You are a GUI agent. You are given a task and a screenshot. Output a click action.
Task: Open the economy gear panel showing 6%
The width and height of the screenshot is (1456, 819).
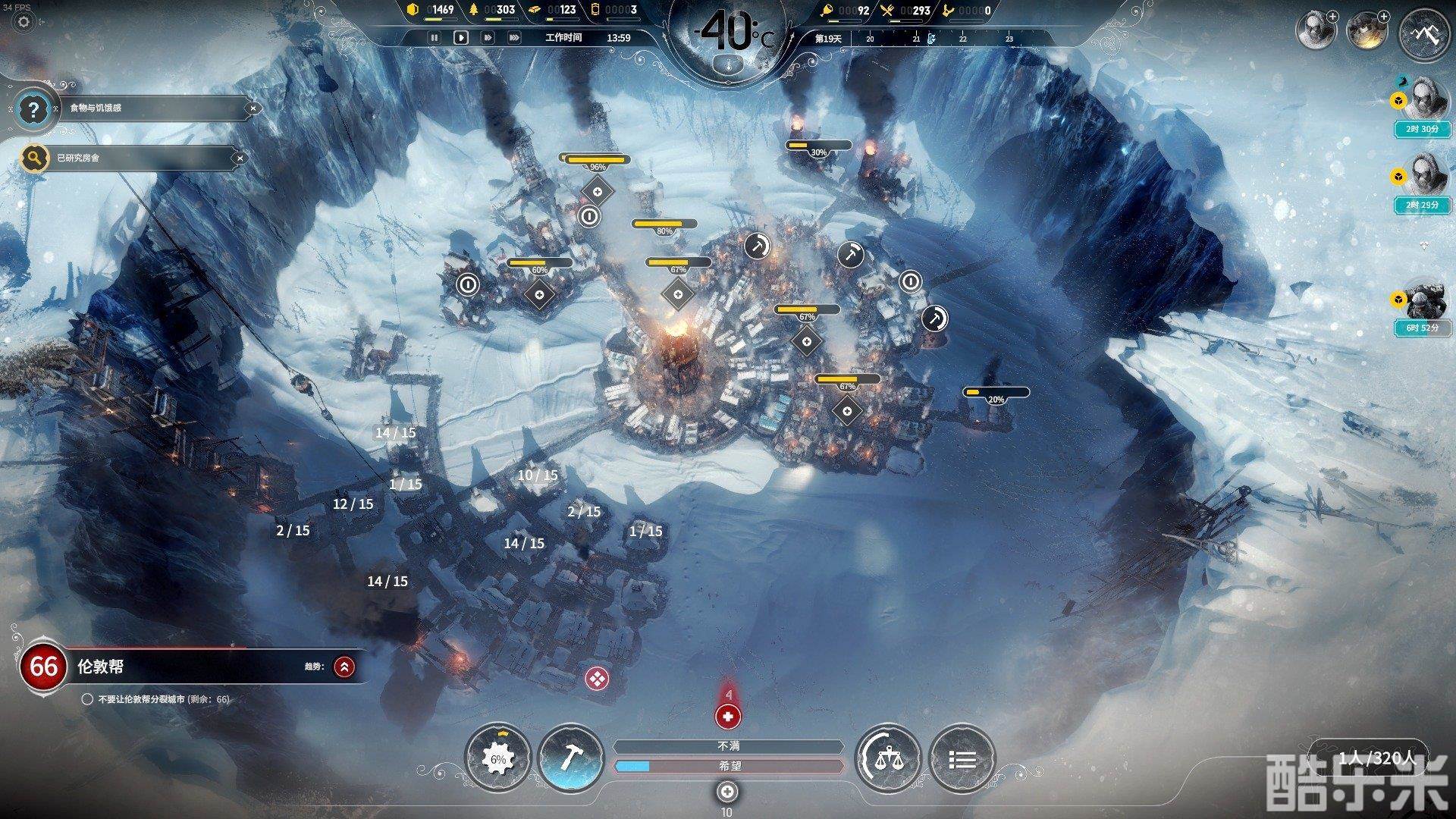tap(497, 758)
